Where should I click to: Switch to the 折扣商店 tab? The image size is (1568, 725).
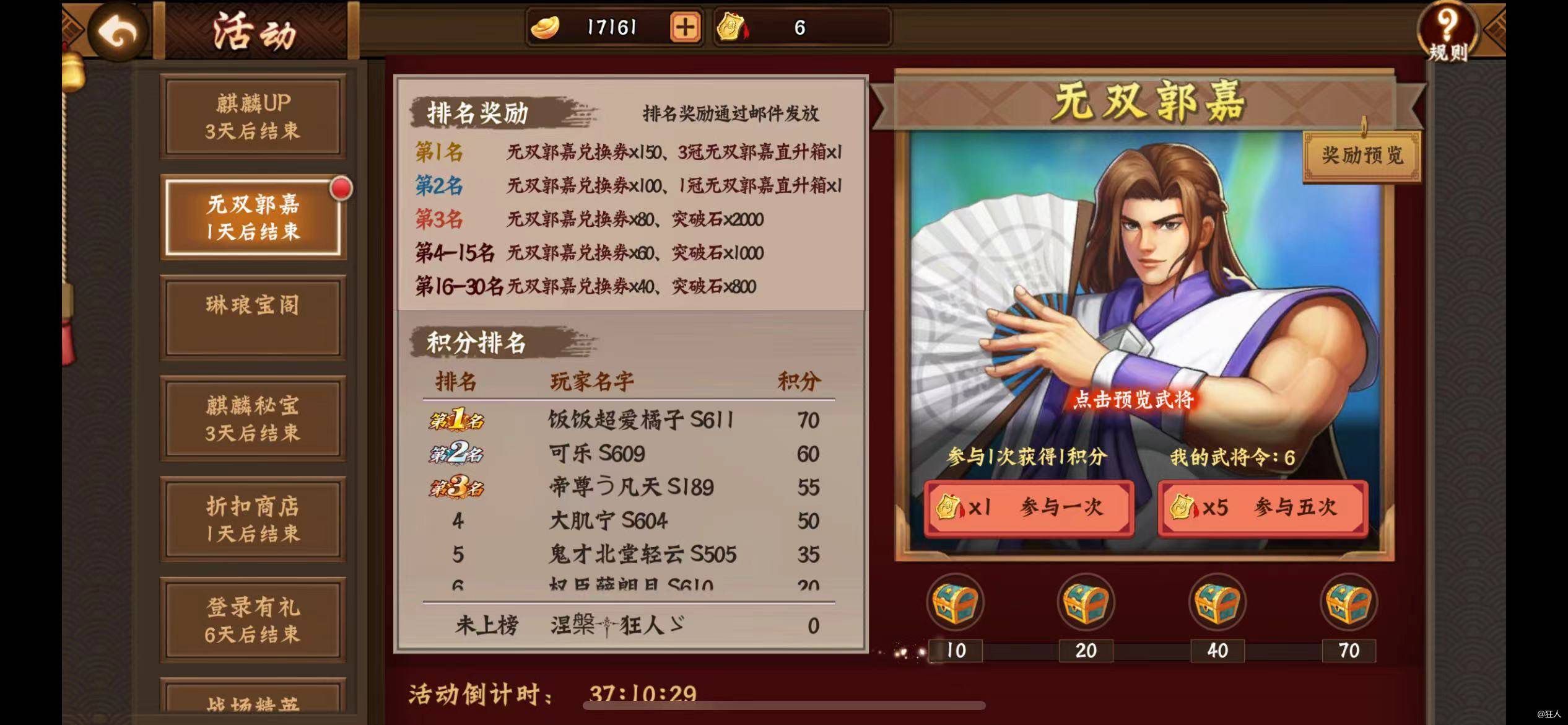point(253,519)
